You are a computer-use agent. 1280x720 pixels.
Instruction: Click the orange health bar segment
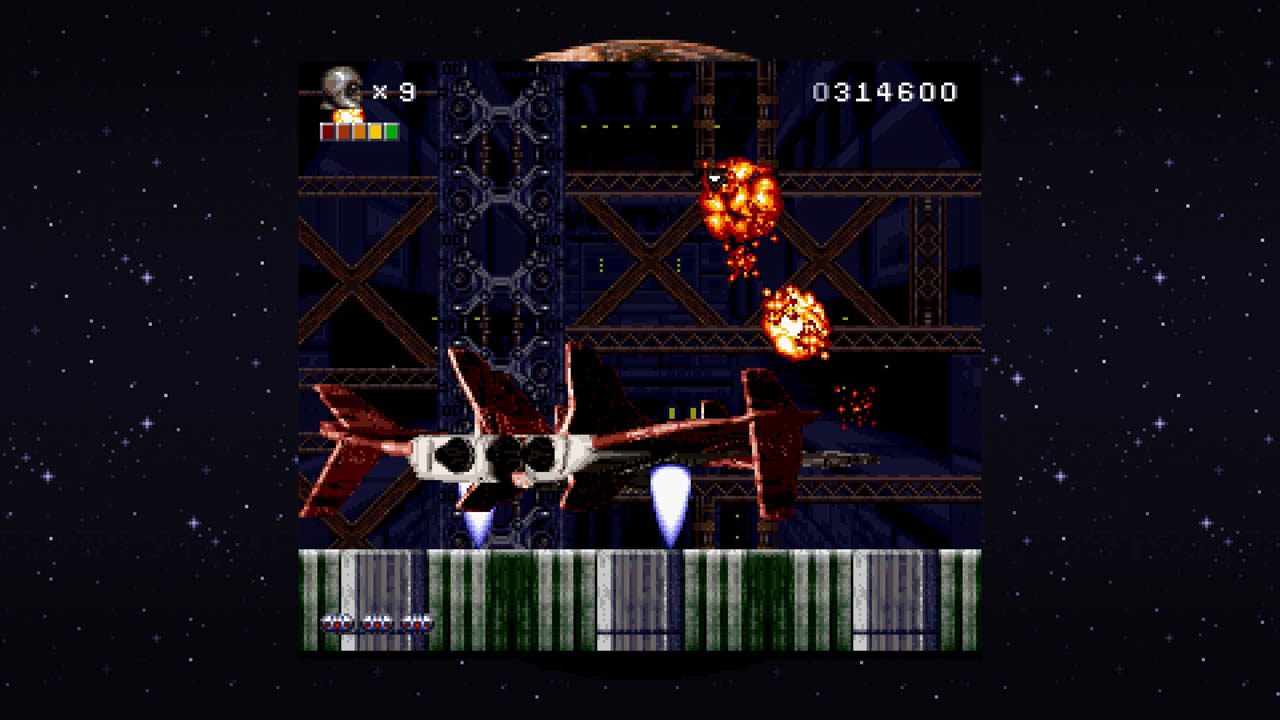358,131
